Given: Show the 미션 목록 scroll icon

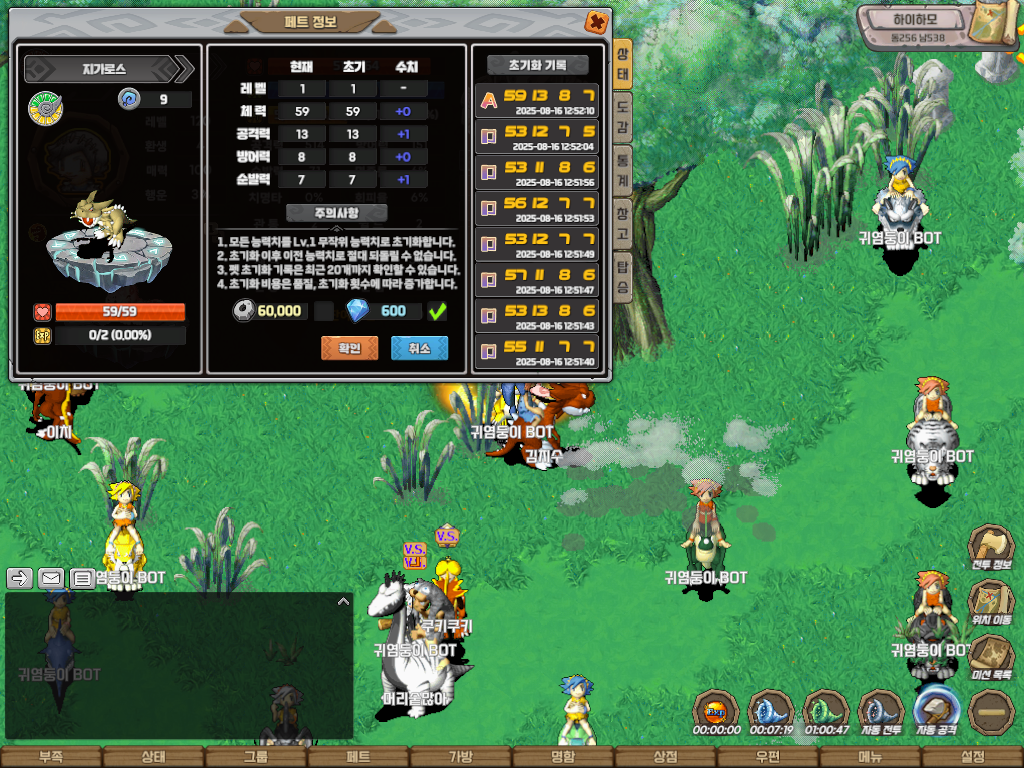Looking at the screenshot, I should (x=990, y=657).
